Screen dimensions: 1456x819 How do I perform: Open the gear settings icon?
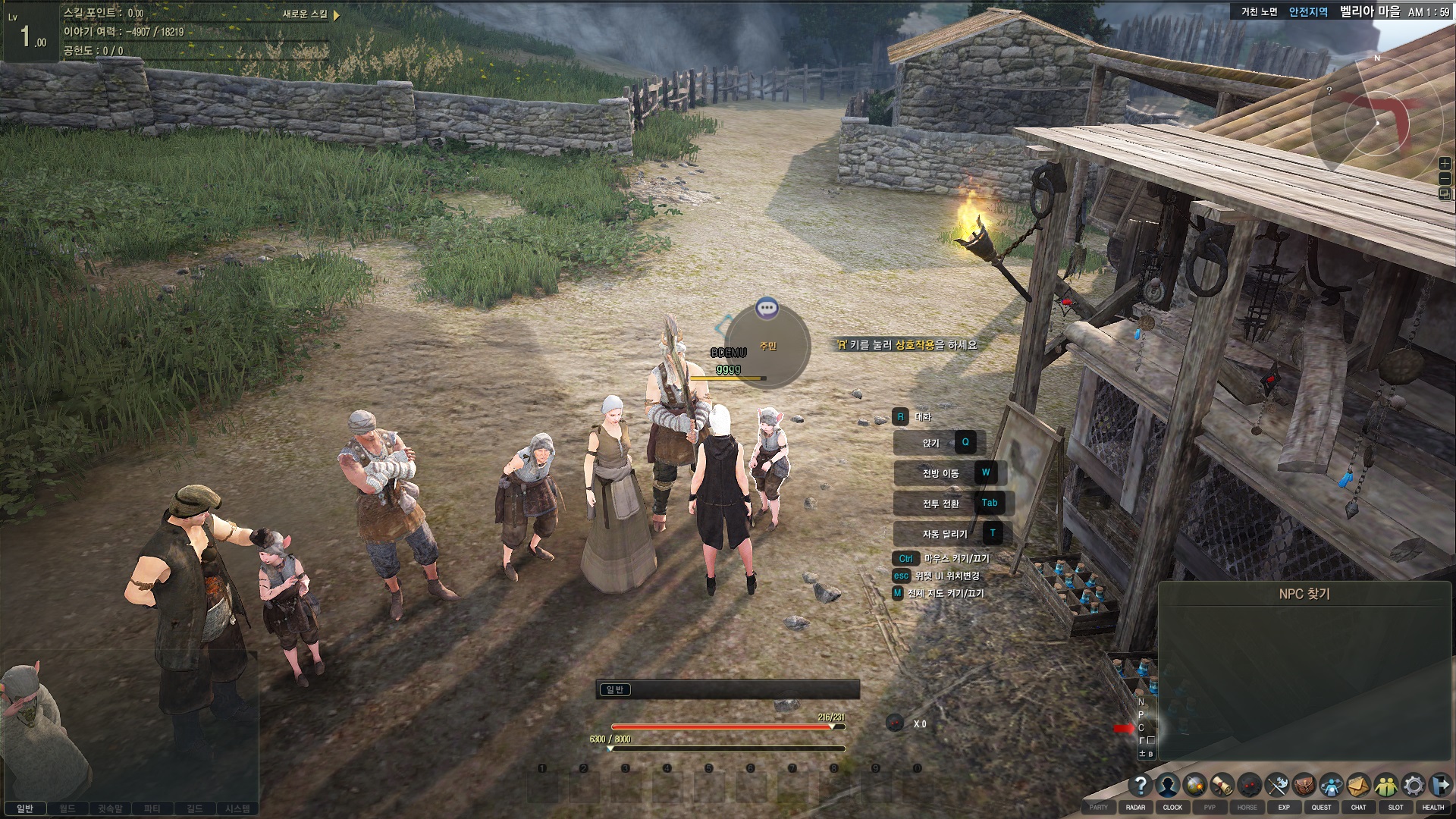click(1413, 785)
